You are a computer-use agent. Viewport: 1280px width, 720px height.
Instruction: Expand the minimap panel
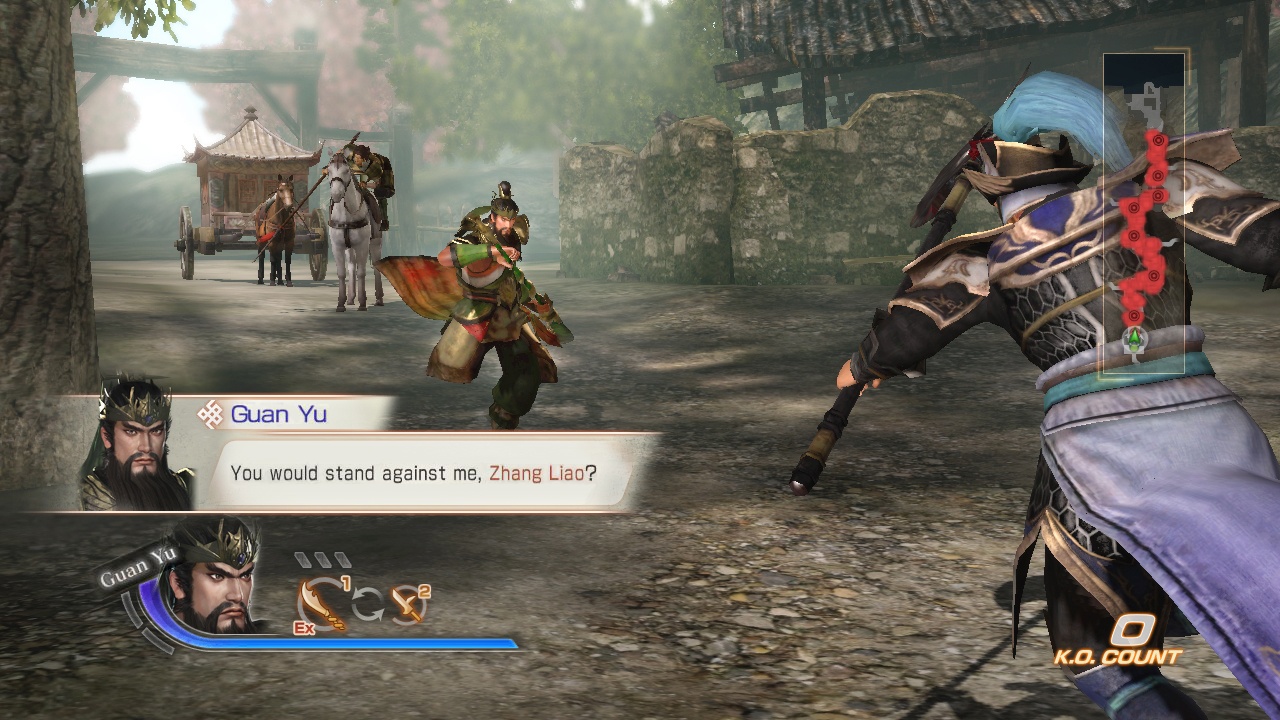(1145, 210)
